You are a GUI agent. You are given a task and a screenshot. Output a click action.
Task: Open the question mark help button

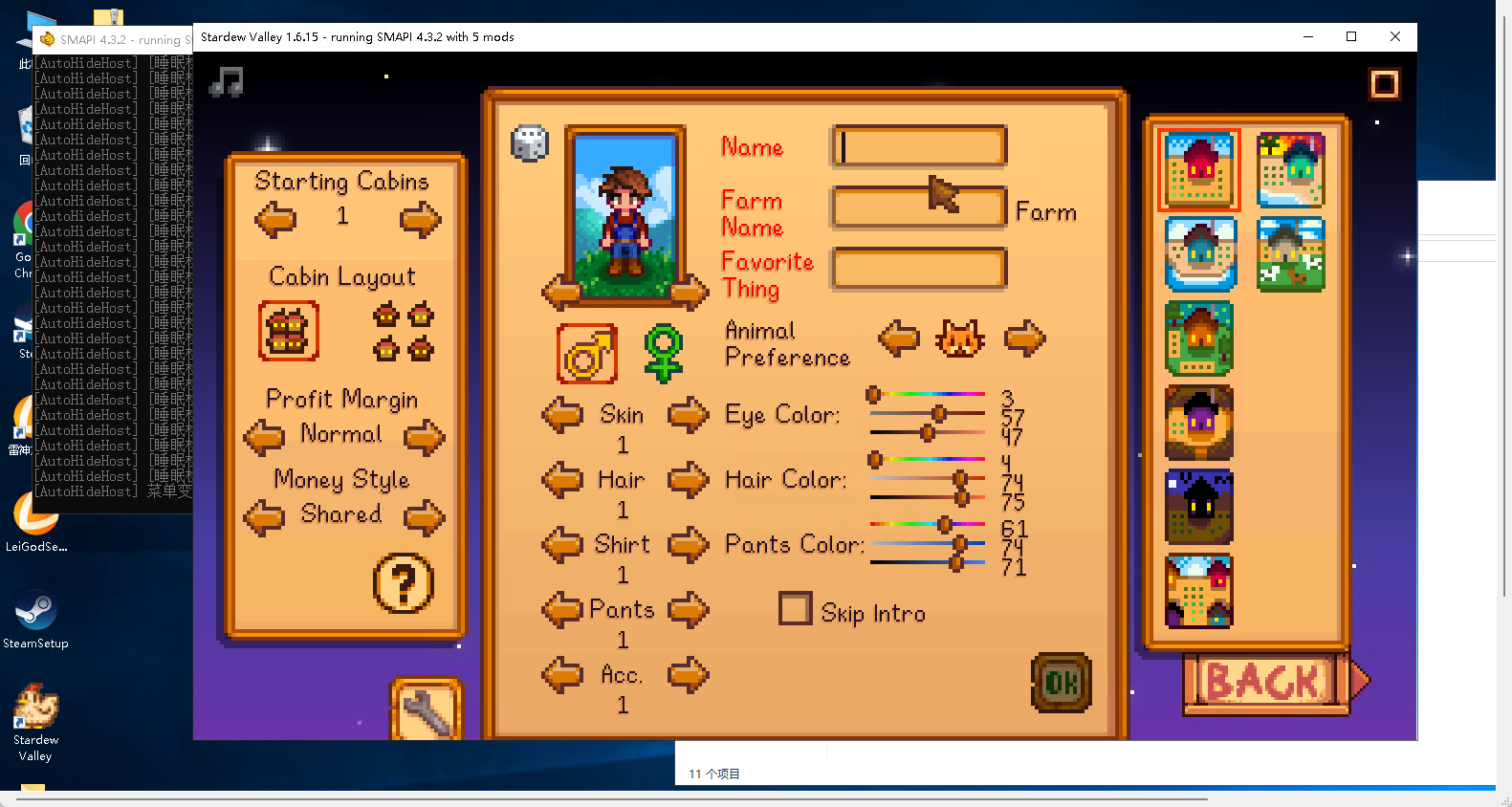(403, 583)
